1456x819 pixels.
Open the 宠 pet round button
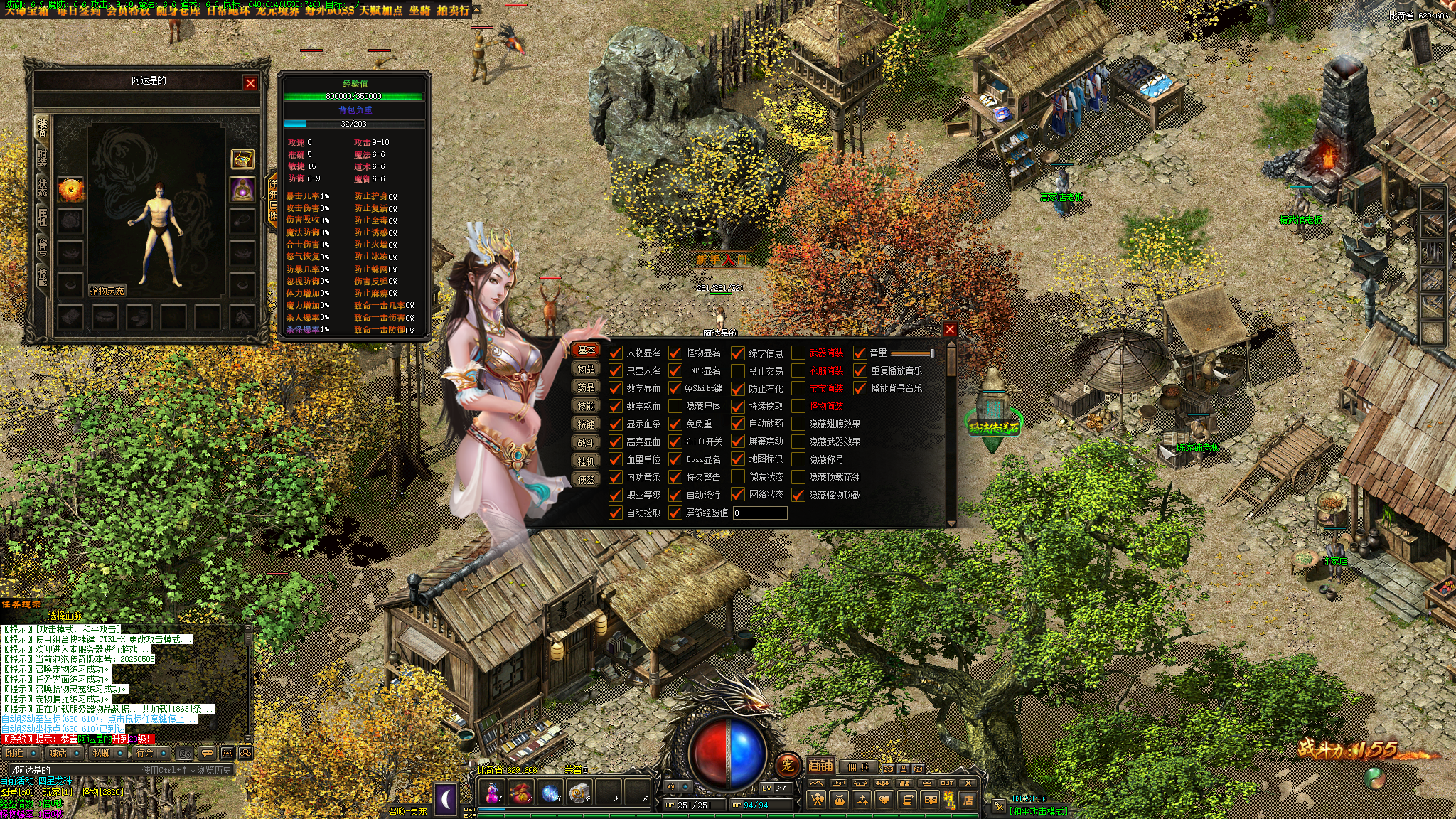point(787,766)
